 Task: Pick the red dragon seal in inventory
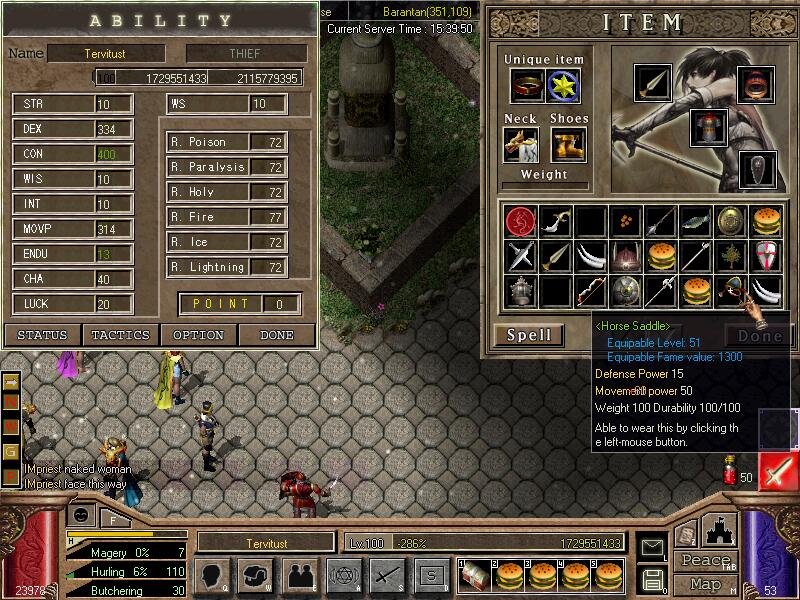520,220
